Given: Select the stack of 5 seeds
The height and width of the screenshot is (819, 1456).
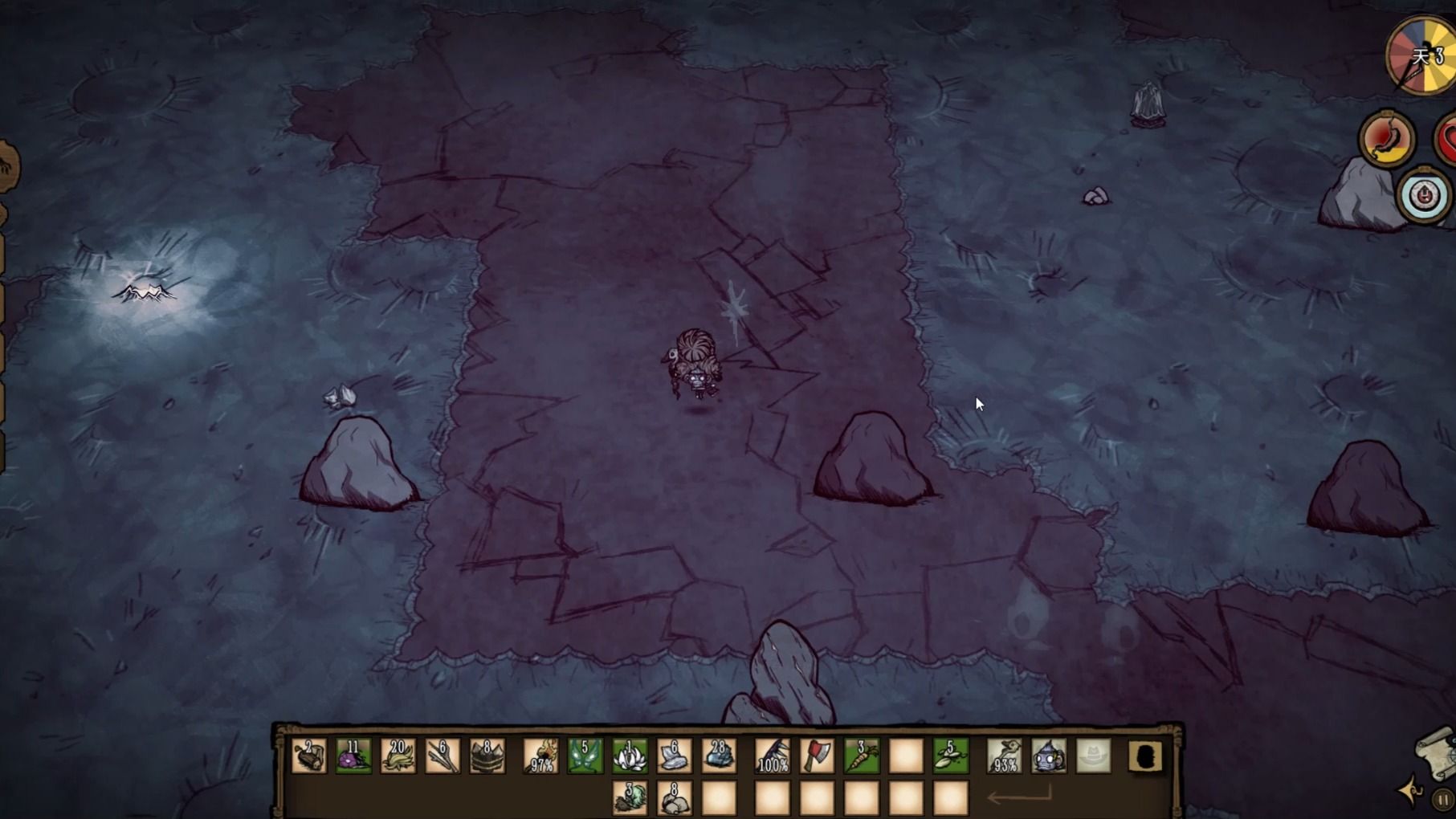Looking at the screenshot, I should coord(951,756).
